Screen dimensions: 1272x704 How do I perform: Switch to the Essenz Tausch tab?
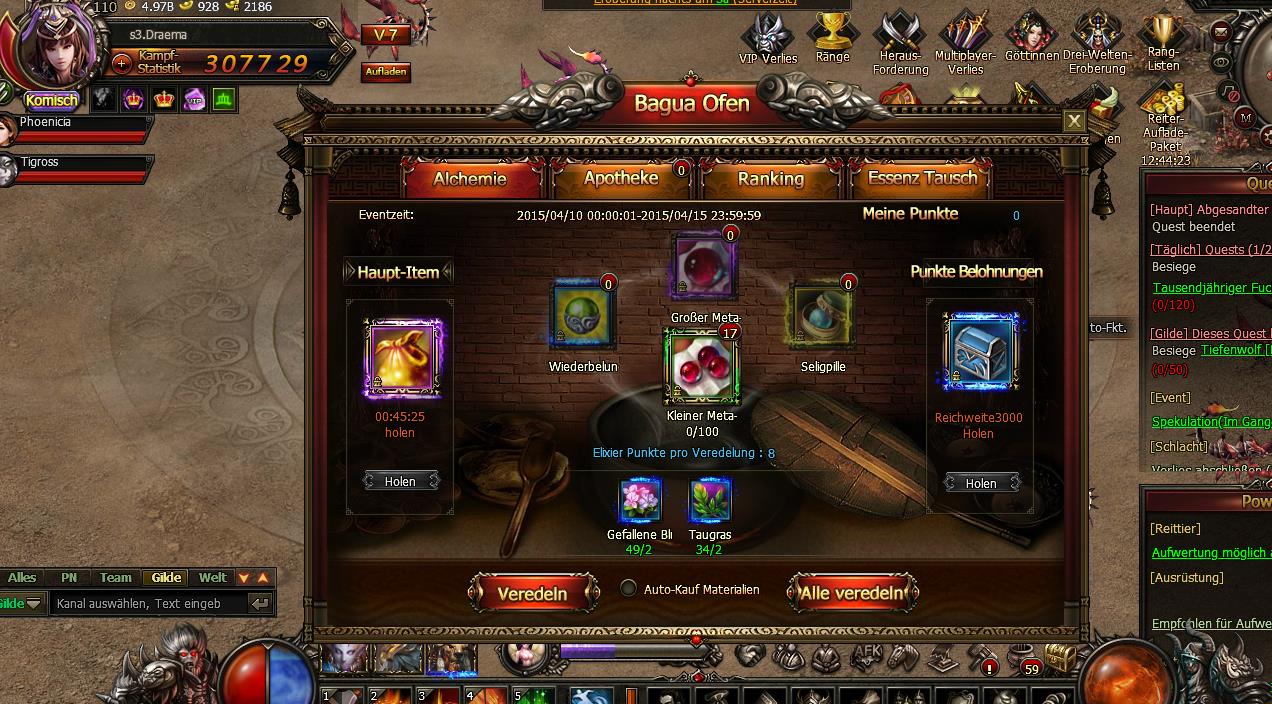[921, 179]
